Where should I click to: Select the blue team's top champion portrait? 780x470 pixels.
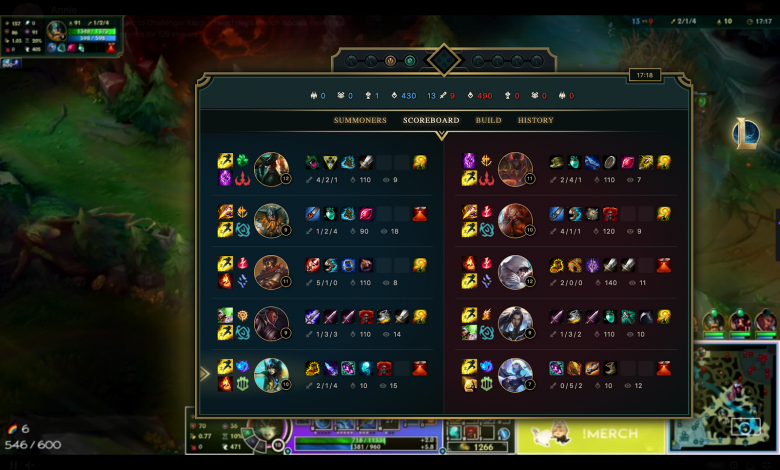(271, 169)
